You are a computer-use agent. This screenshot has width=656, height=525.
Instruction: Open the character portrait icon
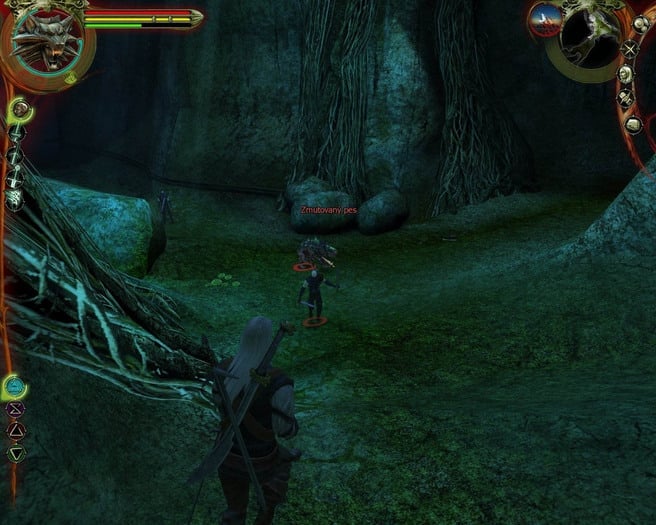[x=624, y=73]
